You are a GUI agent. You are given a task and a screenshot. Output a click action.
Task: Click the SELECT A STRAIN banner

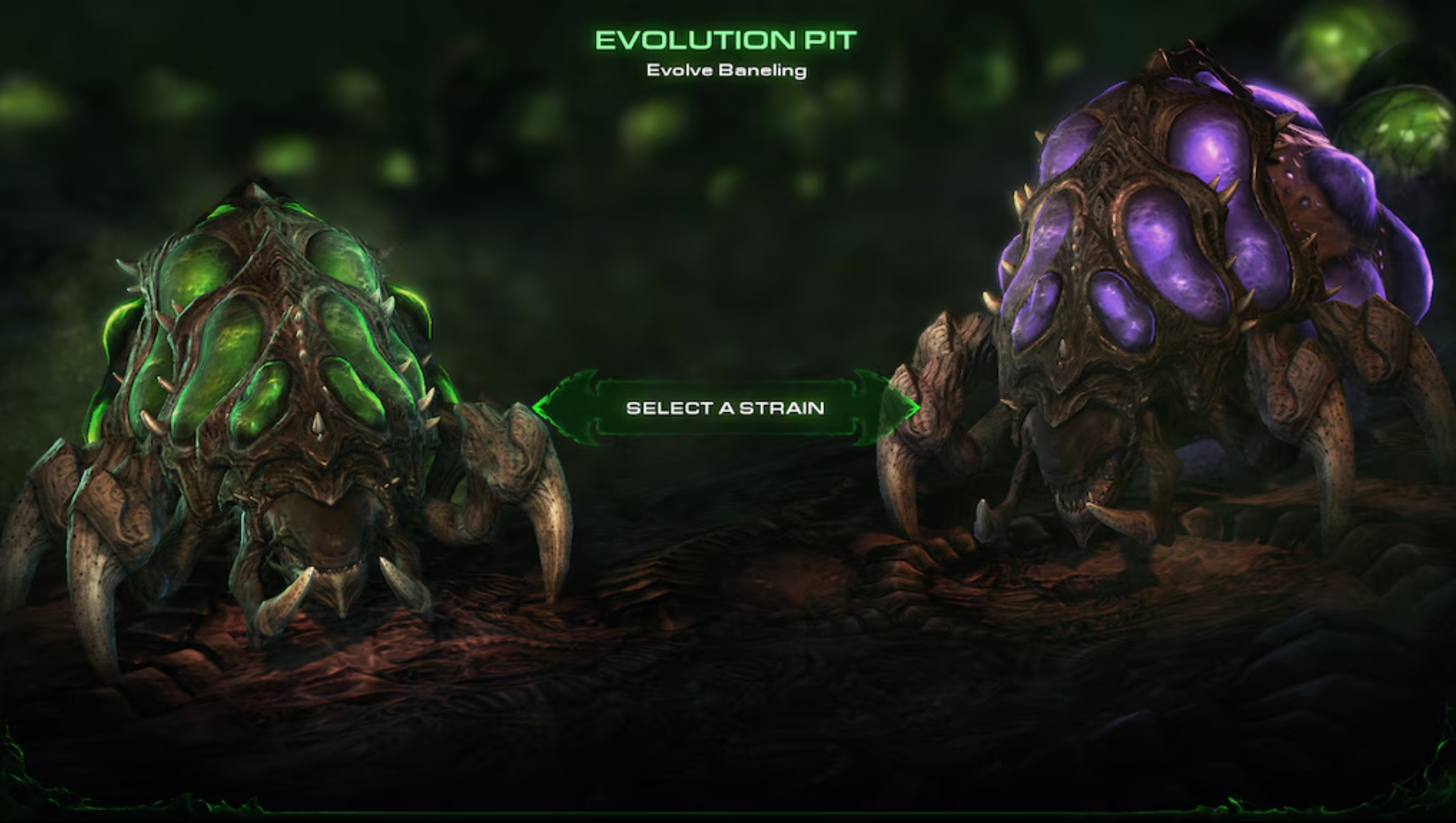(726, 408)
